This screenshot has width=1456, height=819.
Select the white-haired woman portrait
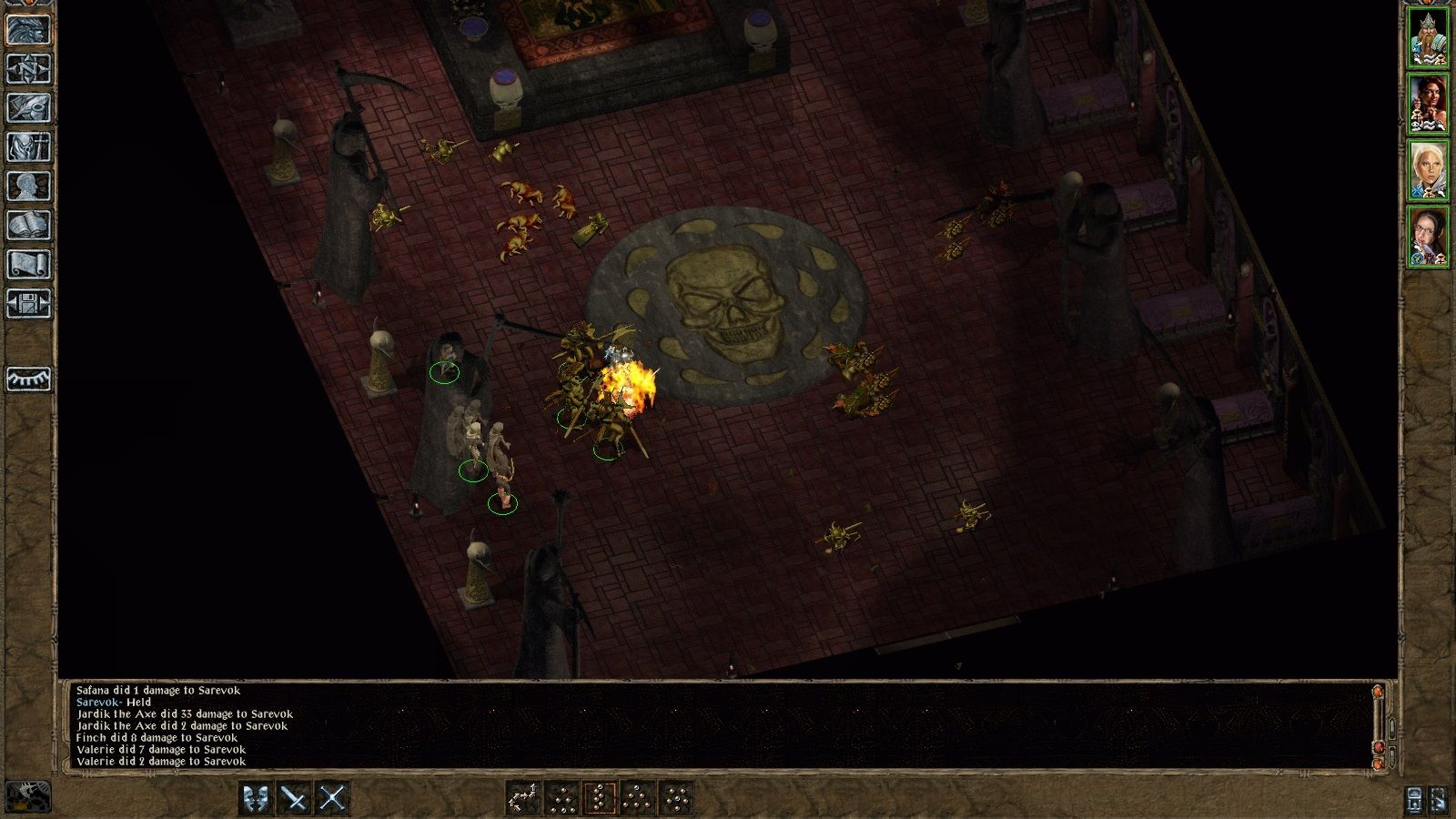click(1427, 170)
